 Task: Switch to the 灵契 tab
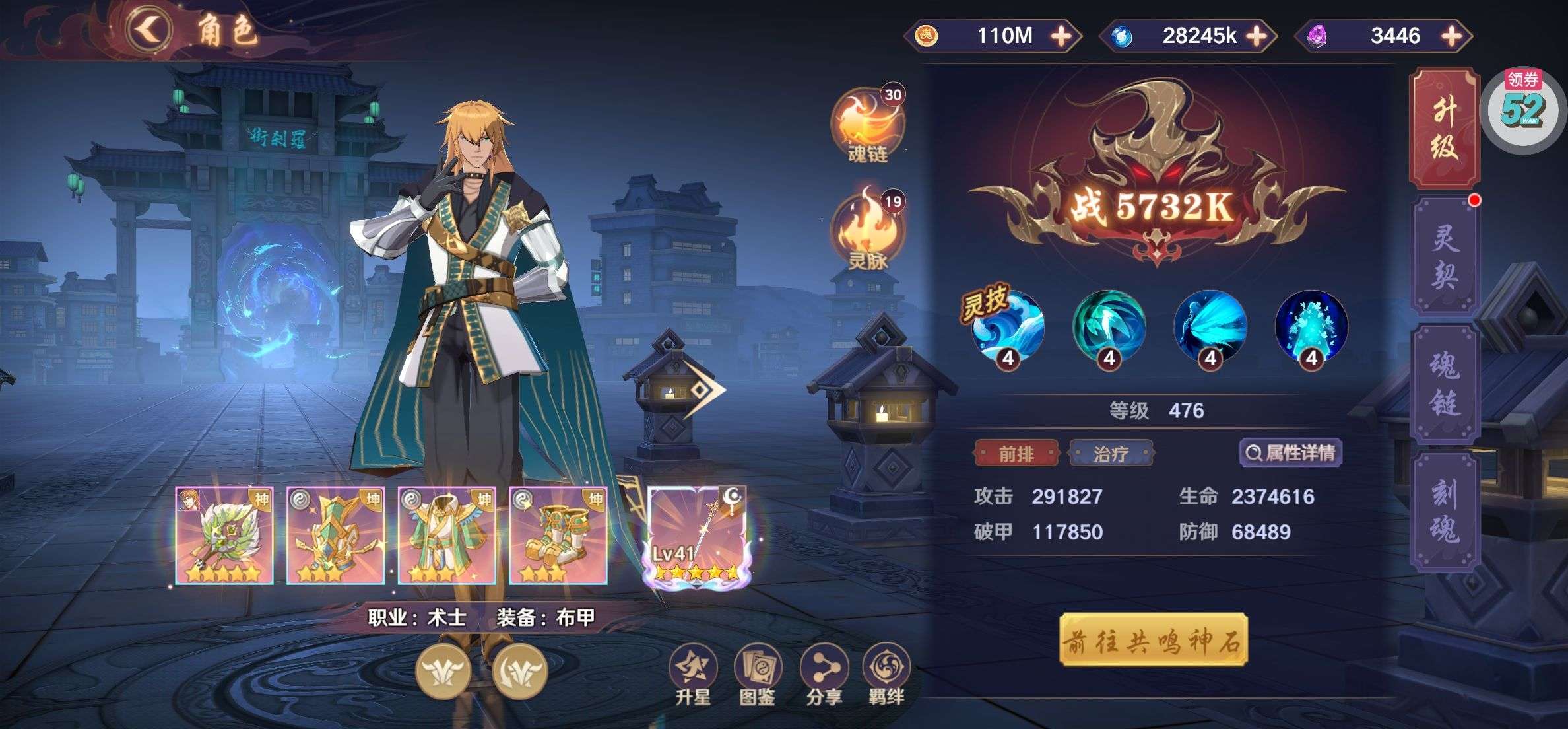click(1444, 256)
